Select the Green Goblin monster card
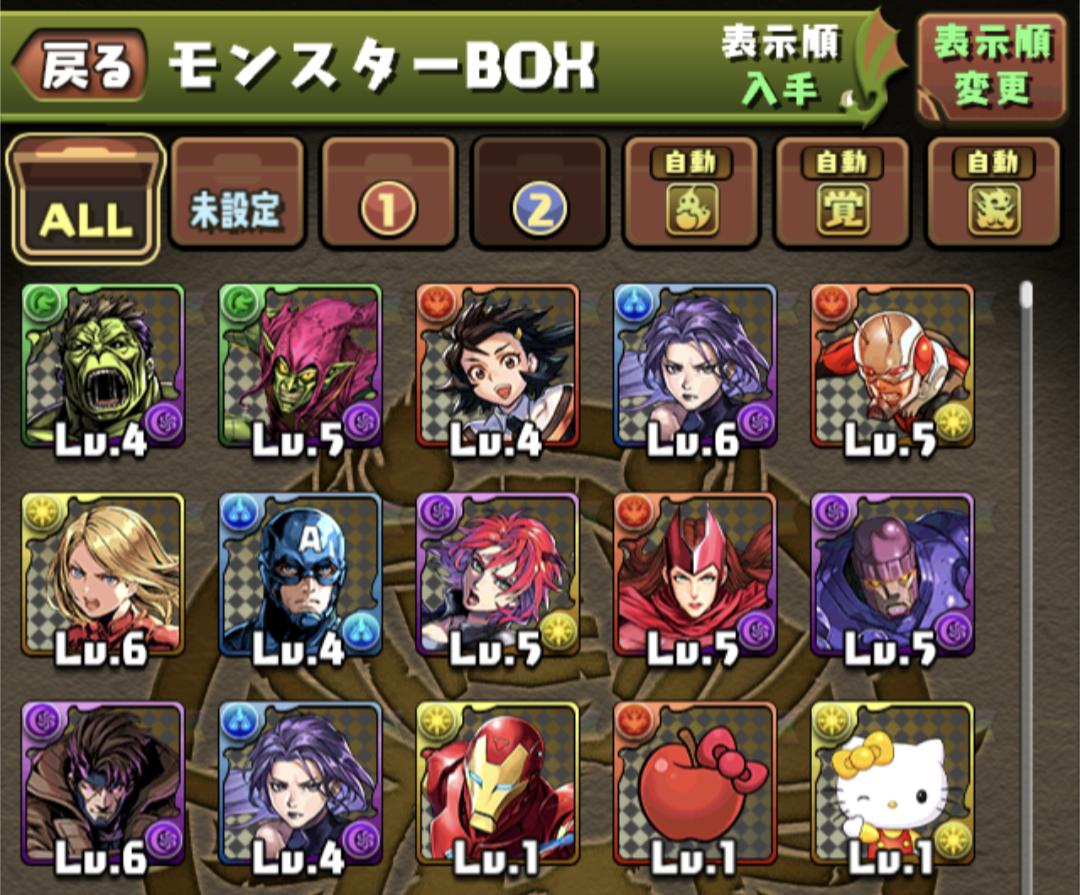 (300, 366)
